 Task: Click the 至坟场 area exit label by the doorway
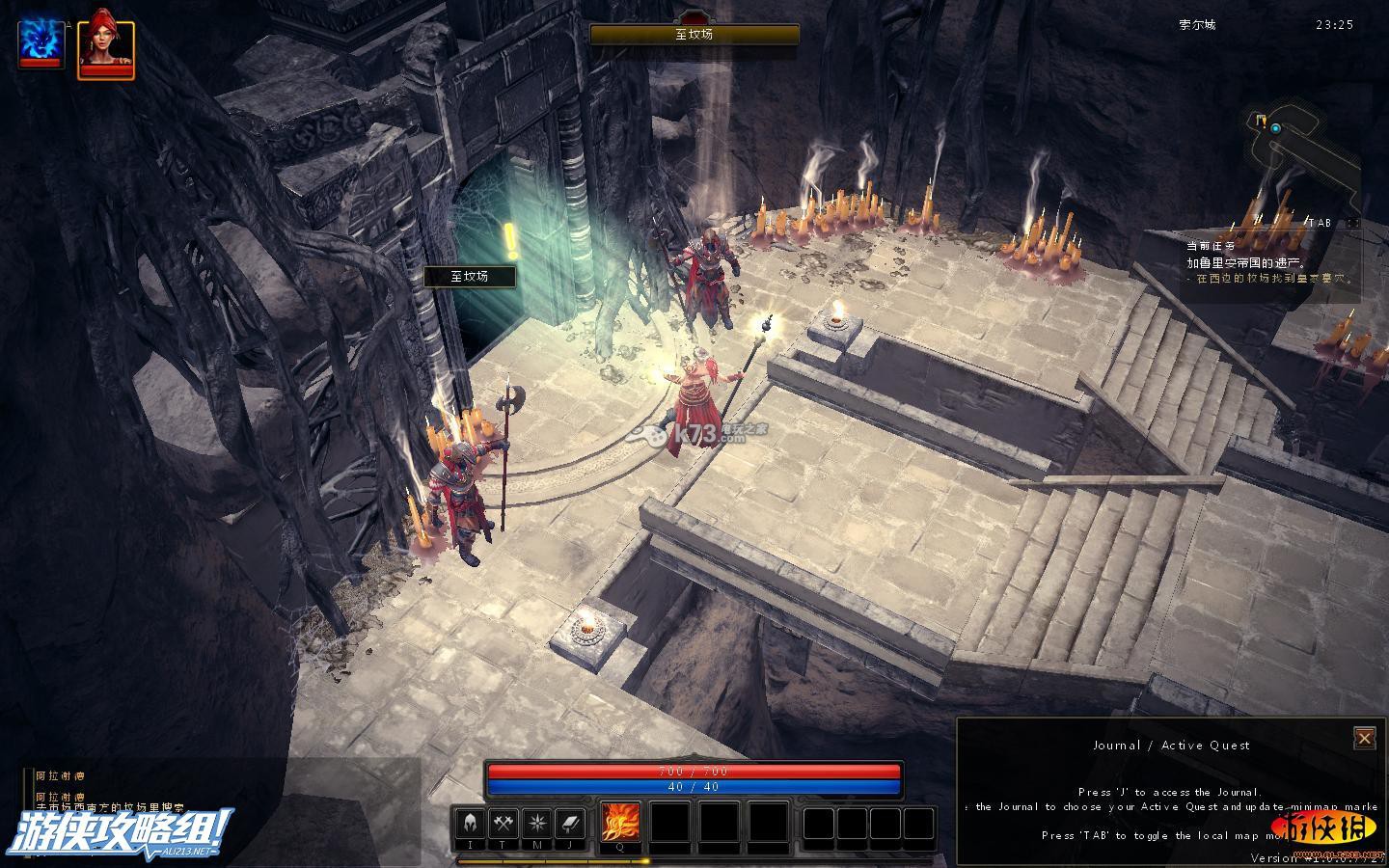pyautogui.click(x=470, y=277)
